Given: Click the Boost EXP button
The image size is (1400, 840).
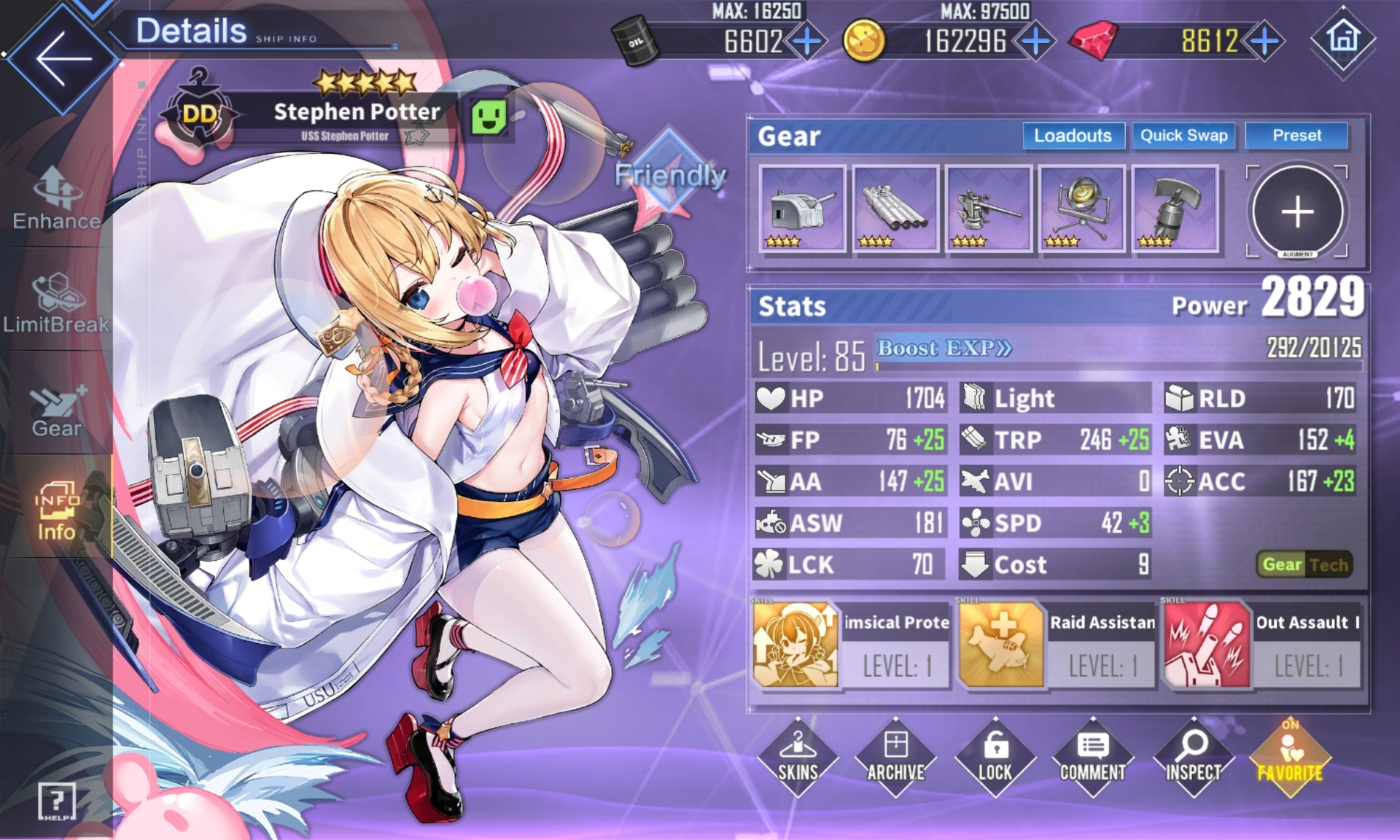Looking at the screenshot, I should pyautogui.click(x=944, y=349).
